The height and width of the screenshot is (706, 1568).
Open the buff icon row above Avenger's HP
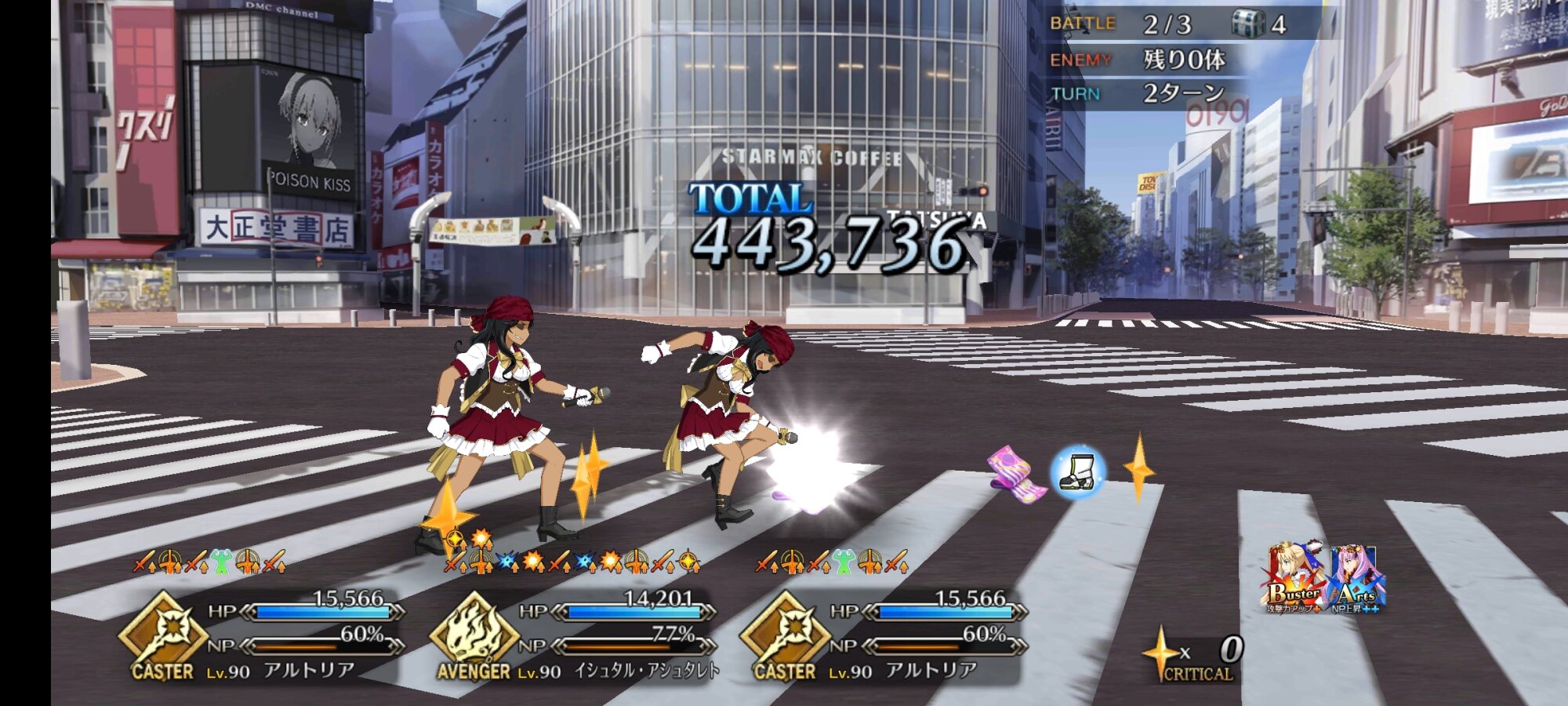(x=572, y=561)
